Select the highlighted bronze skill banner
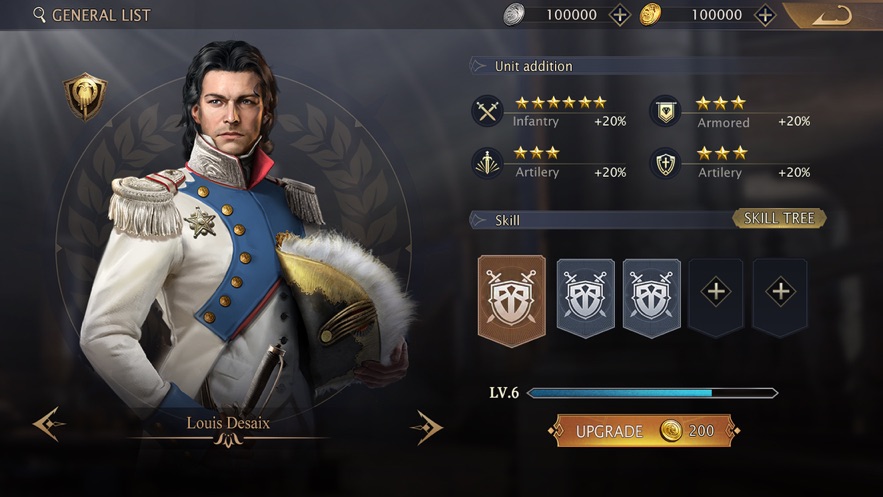The width and height of the screenshot is (883, 497). [x=512, y=299]
